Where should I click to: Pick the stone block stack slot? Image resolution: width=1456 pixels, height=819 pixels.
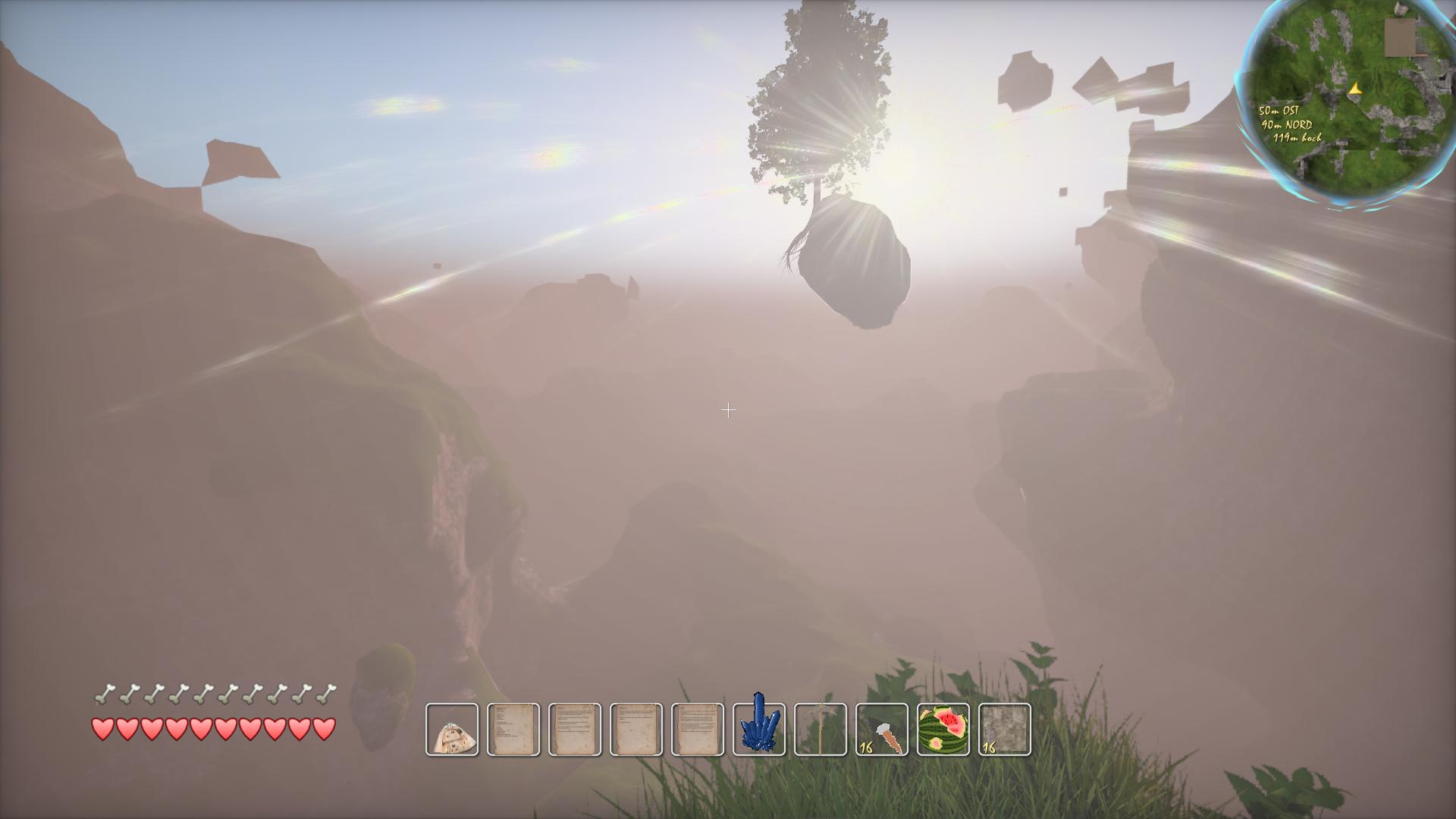click(1005, 730)
